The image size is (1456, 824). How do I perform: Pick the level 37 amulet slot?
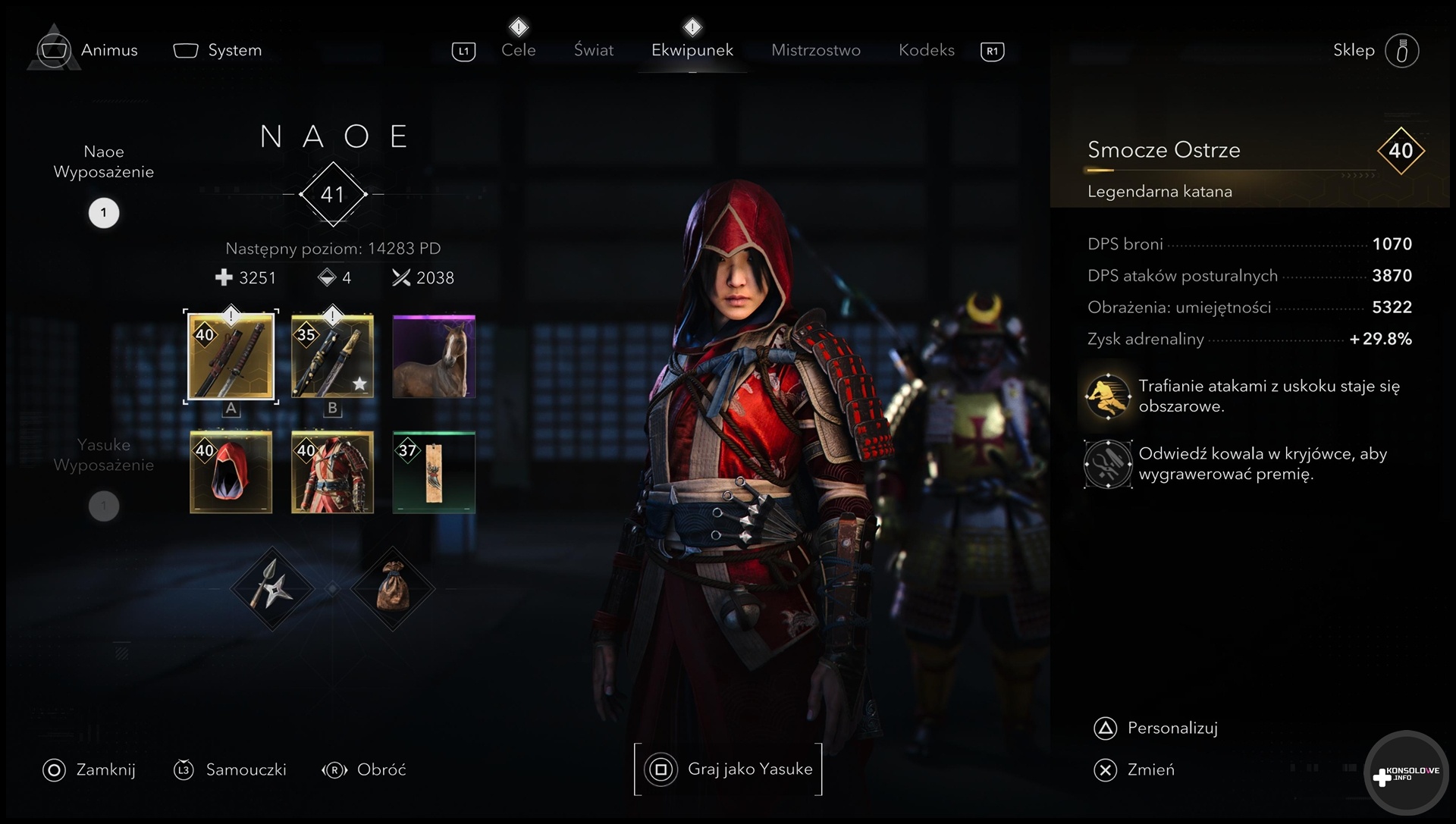coord(434,472)
